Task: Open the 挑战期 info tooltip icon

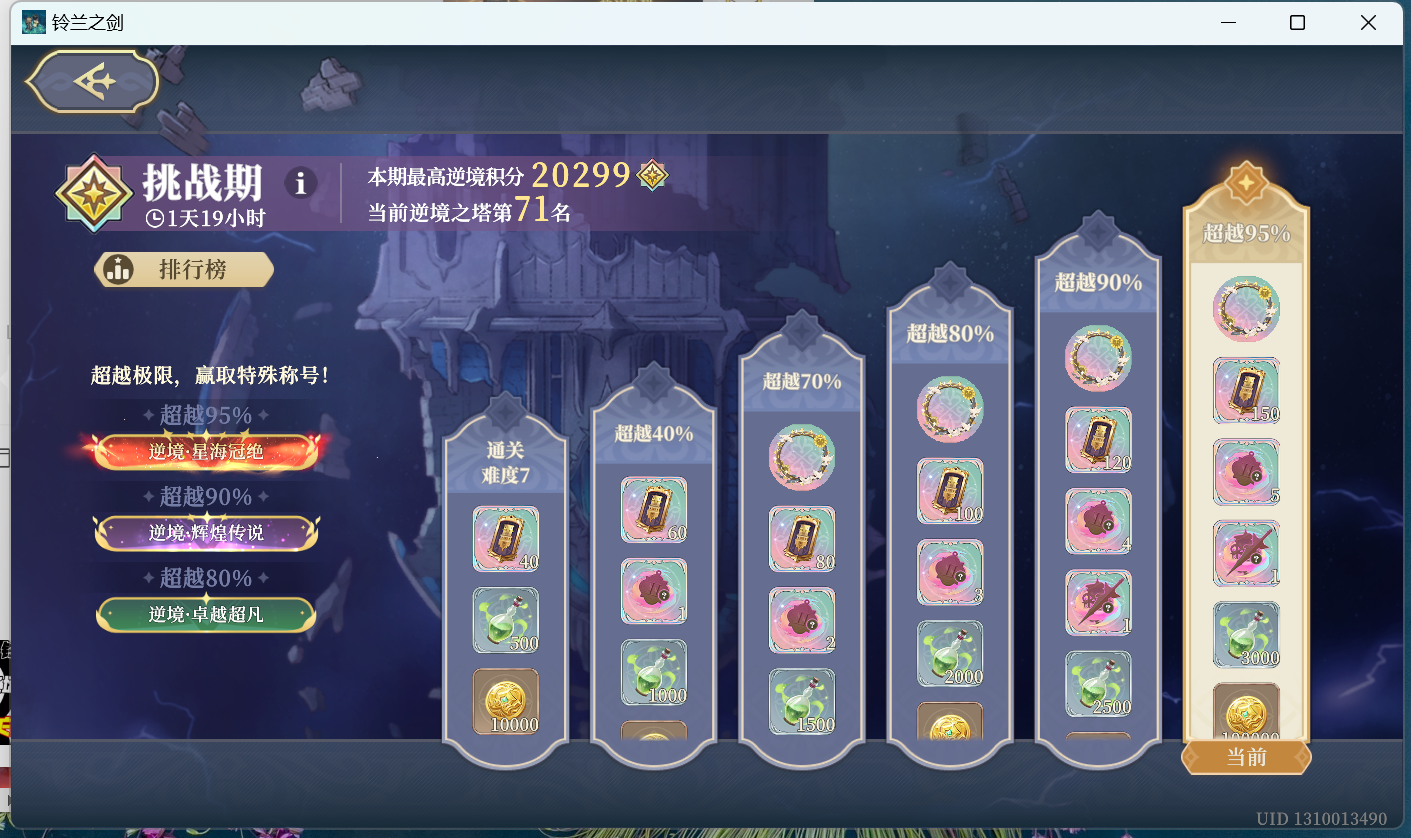Action: tap(300, 182)
